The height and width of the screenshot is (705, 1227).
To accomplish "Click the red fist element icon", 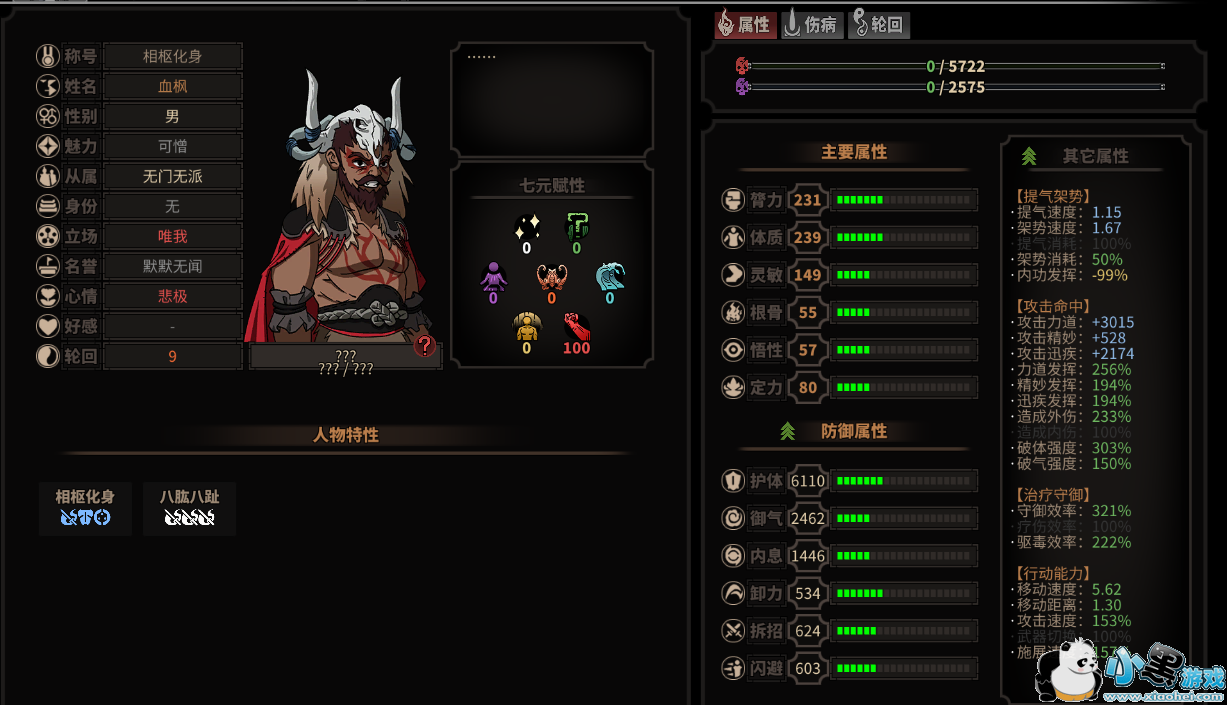I will [x=576, y=328].
